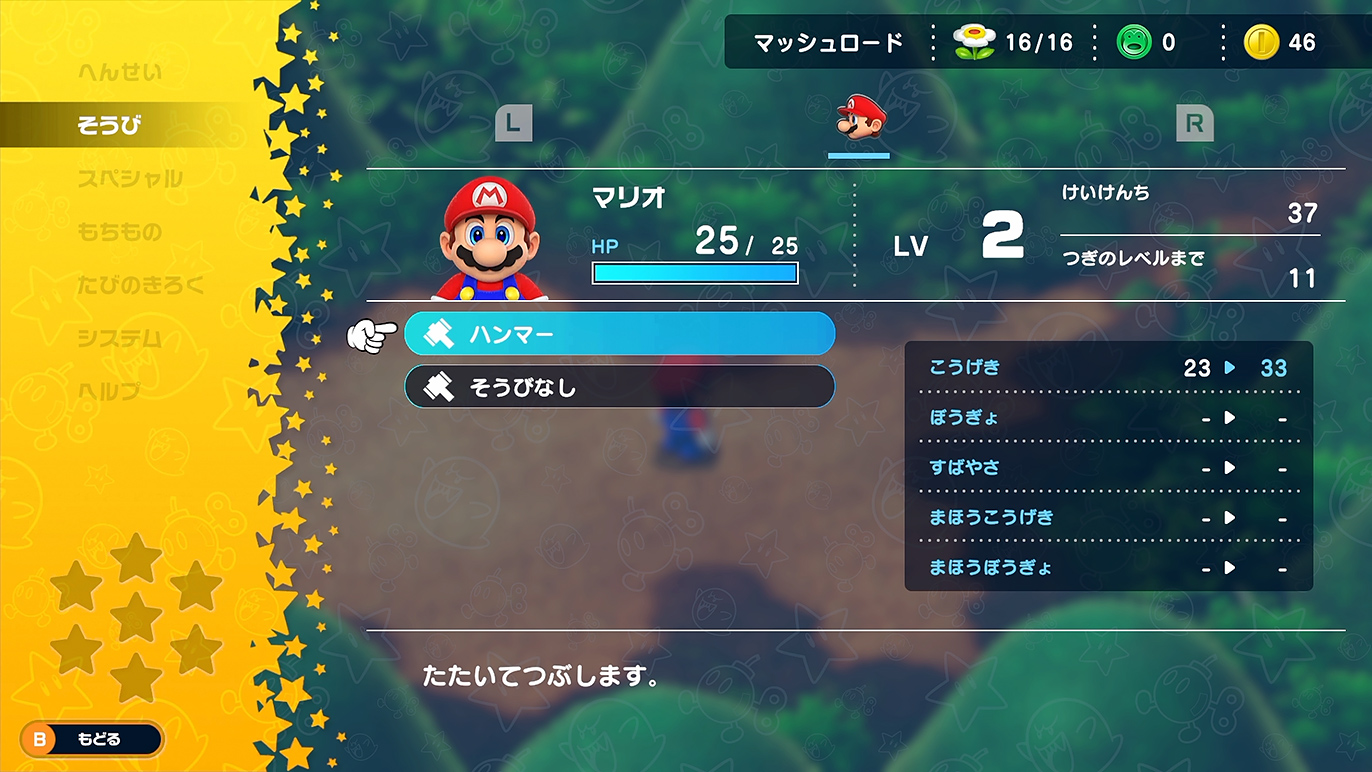
Task: Click the gold coin icon showing 46
Action: 1264,42
